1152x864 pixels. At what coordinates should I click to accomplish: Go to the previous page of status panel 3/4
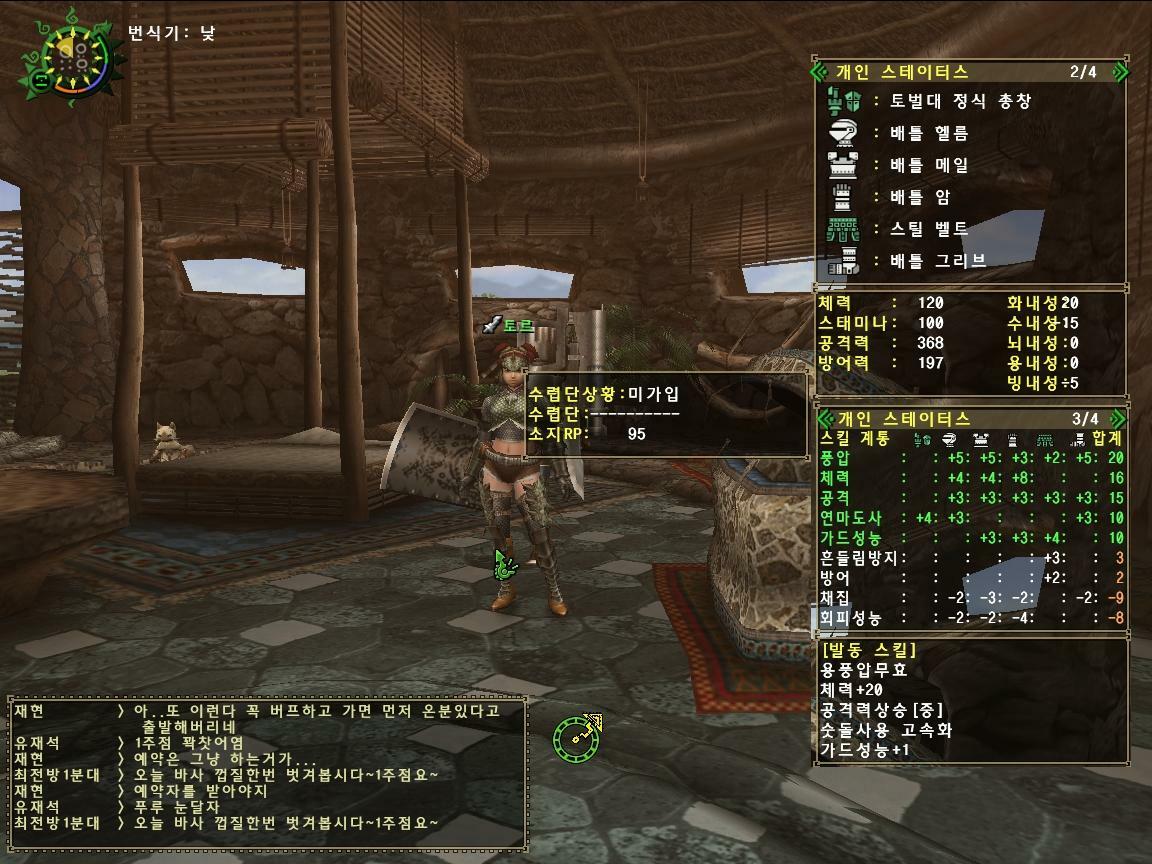click(x=820, y=418)
